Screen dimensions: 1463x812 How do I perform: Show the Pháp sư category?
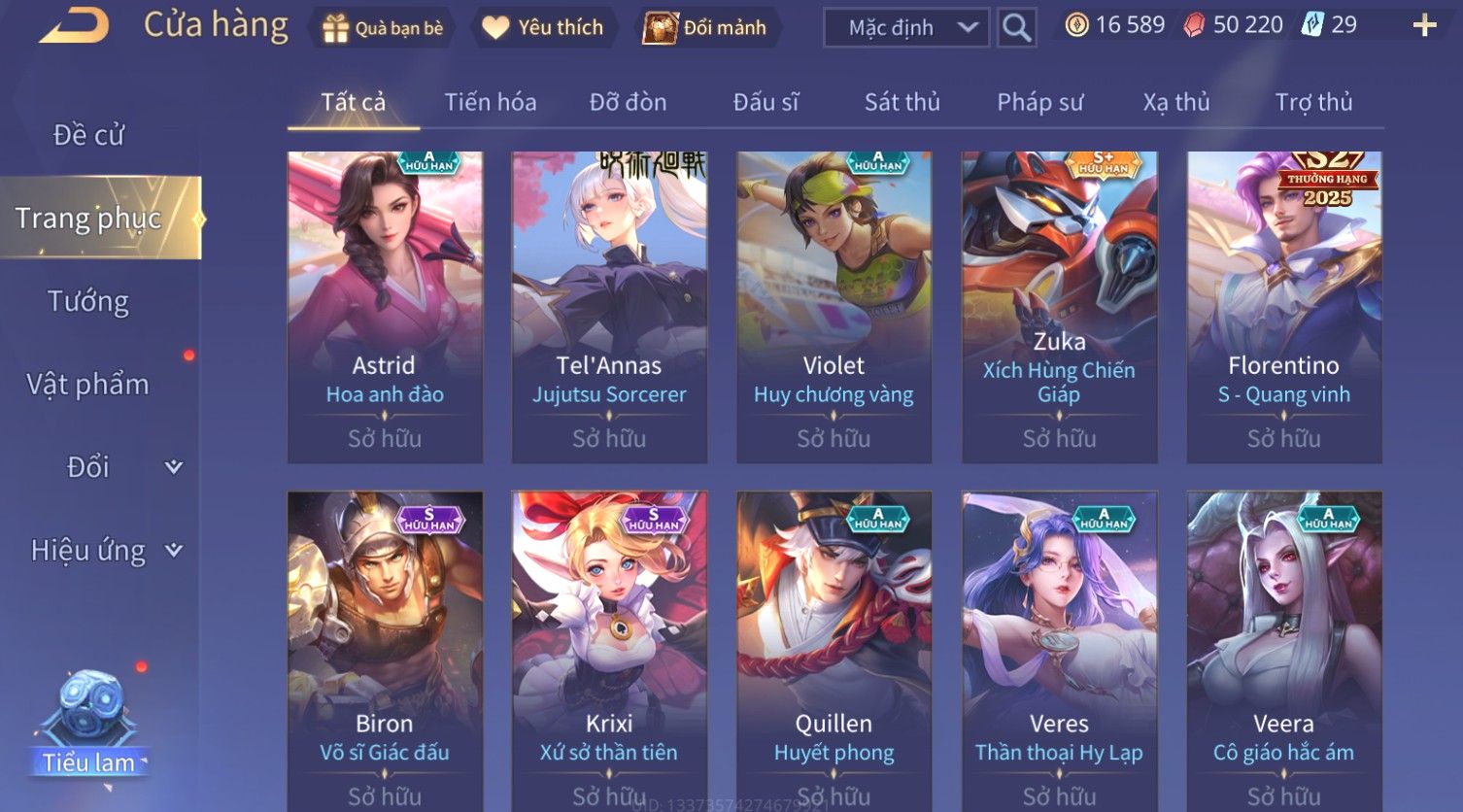pyautogui.click(x=1039, y=102)
